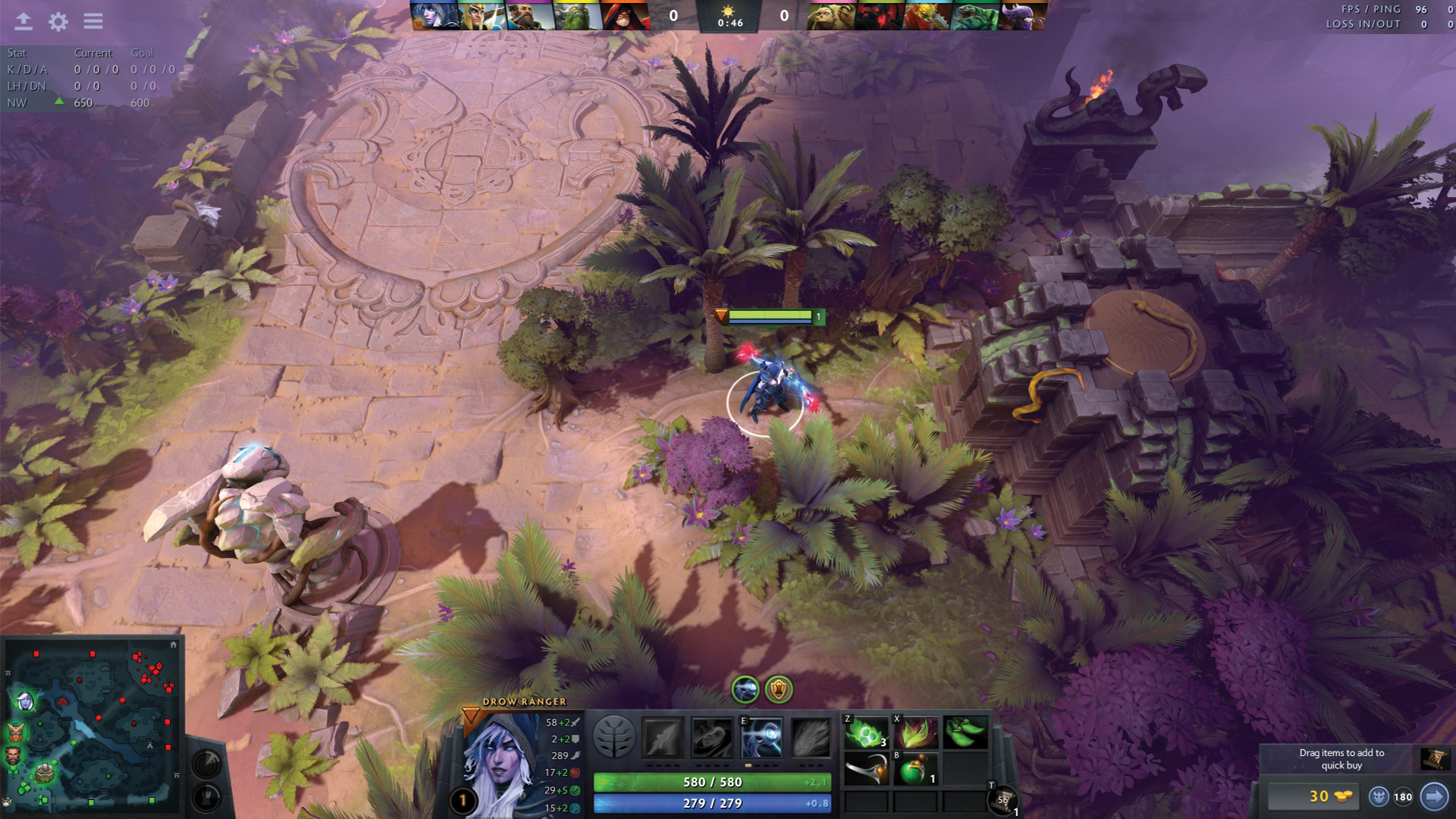The image size is (1456, 819).
Task: Click the minimap
Action: pyautogui.click(x=93, y=726)
